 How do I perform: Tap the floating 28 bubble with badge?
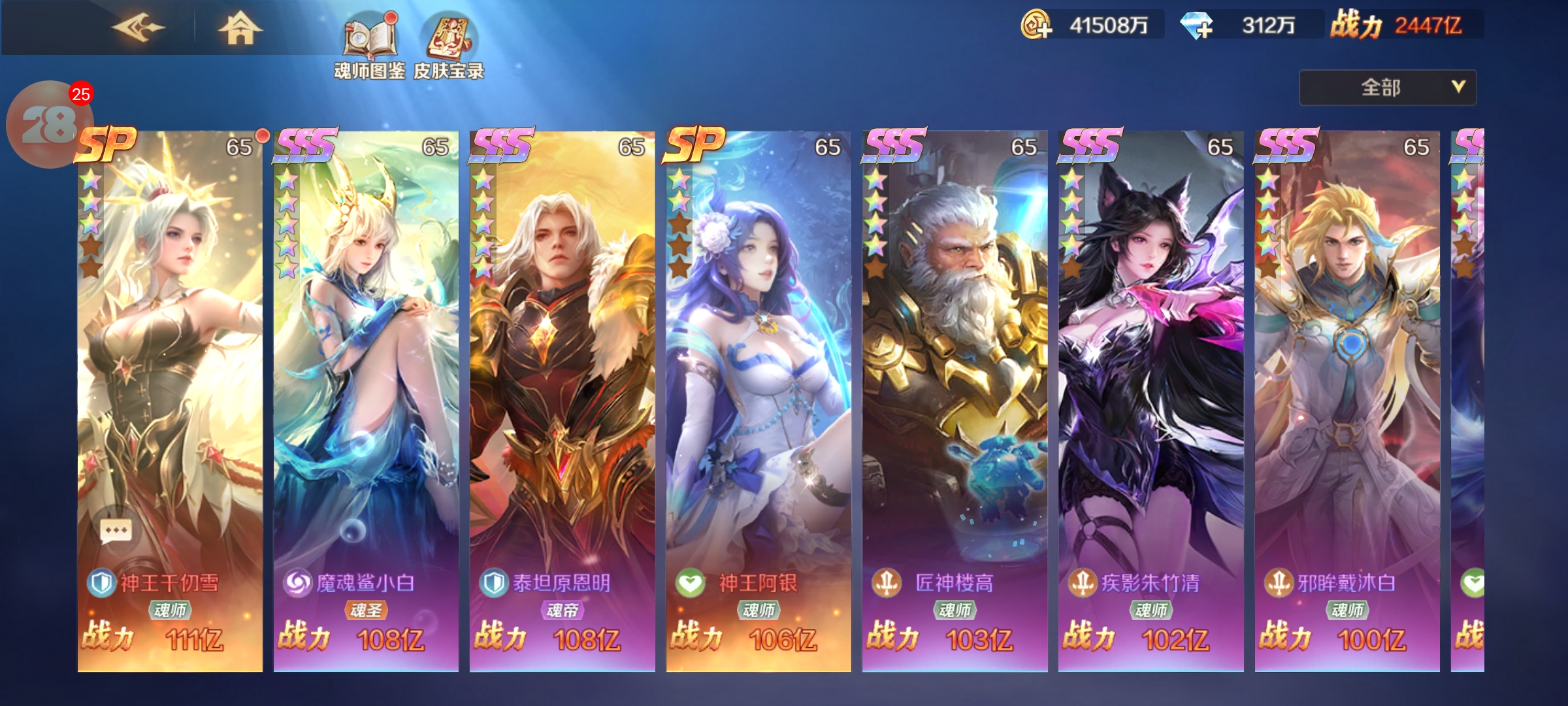click(x=47, y=123)
